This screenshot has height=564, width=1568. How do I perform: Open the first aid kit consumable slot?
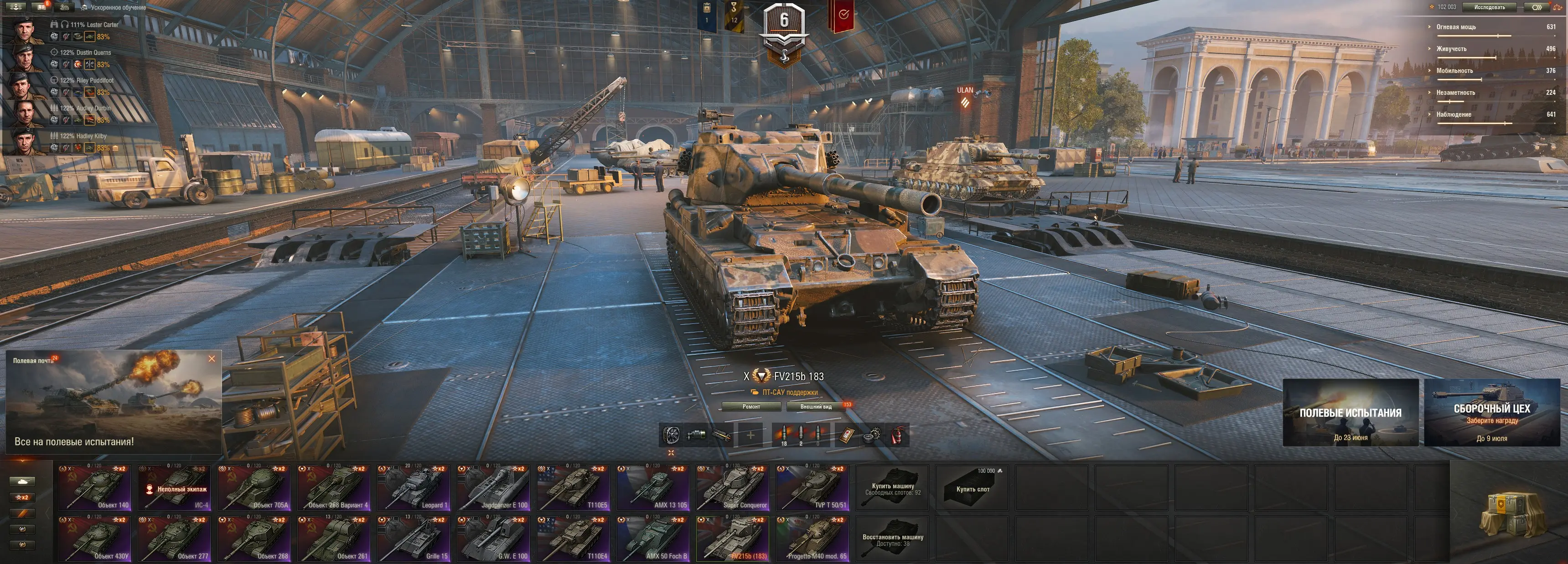(x=846, y=435)
